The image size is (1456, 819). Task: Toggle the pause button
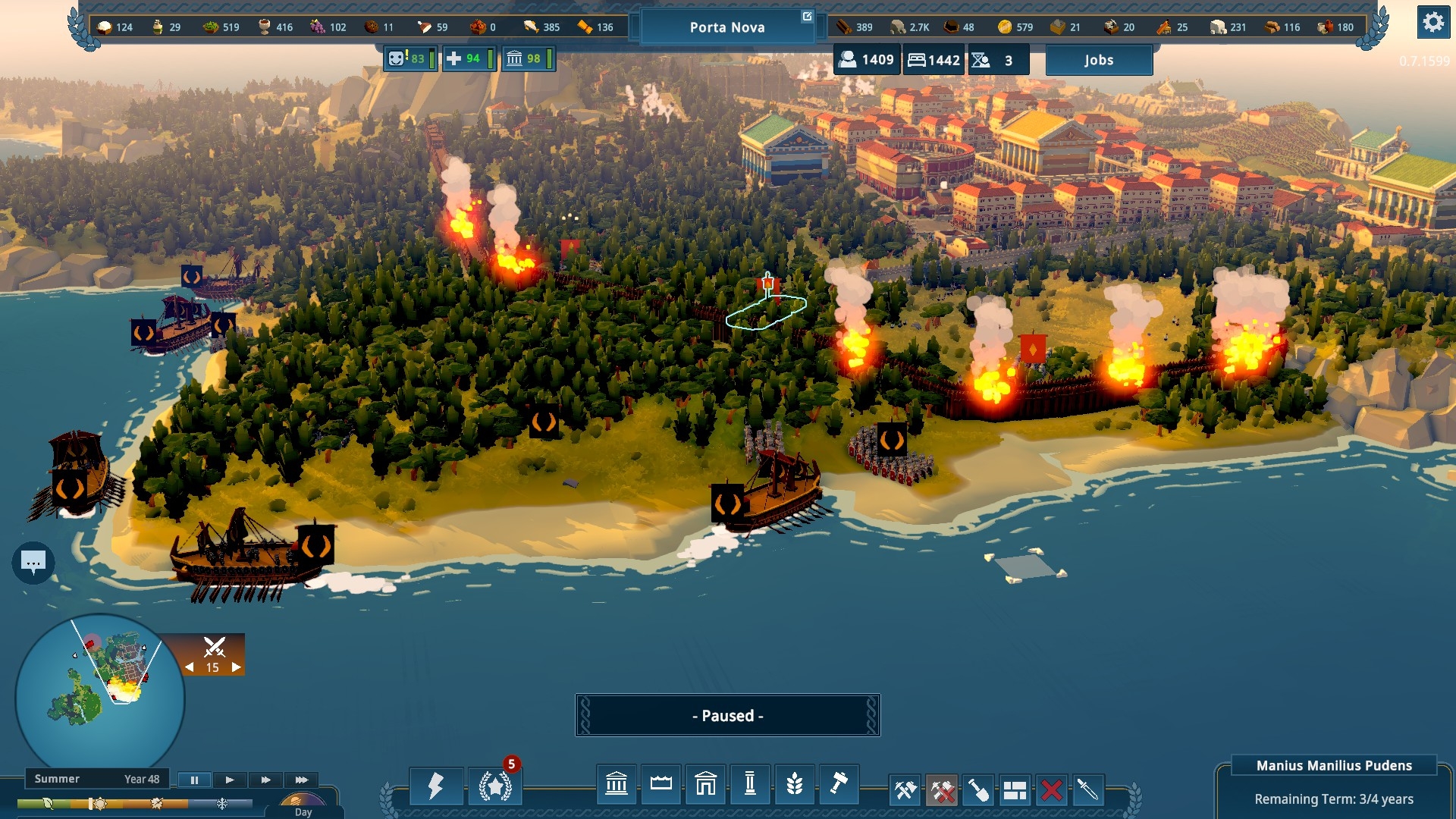(x=194, y=780)
